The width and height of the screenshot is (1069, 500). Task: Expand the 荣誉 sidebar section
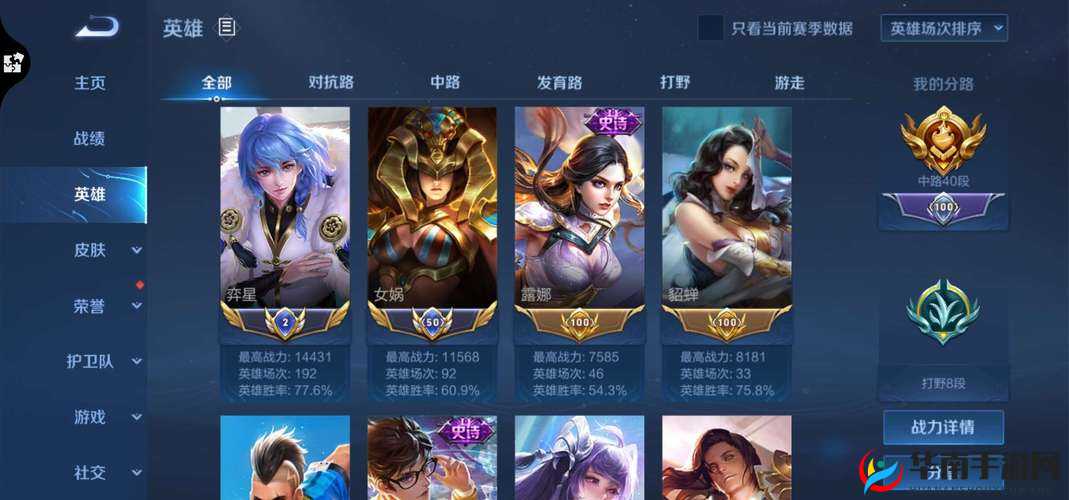click(105, 306)
